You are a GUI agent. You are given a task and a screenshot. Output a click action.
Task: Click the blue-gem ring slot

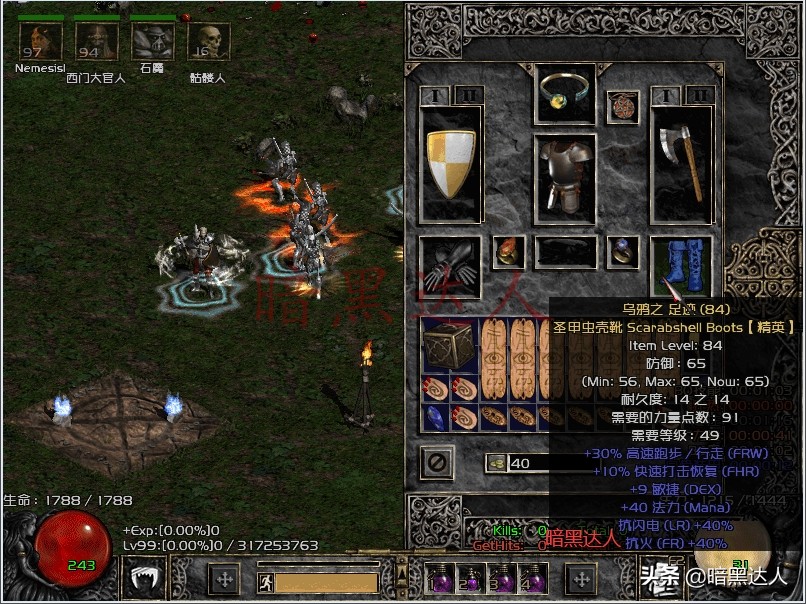pyautogui.click(x=624, y=251)
